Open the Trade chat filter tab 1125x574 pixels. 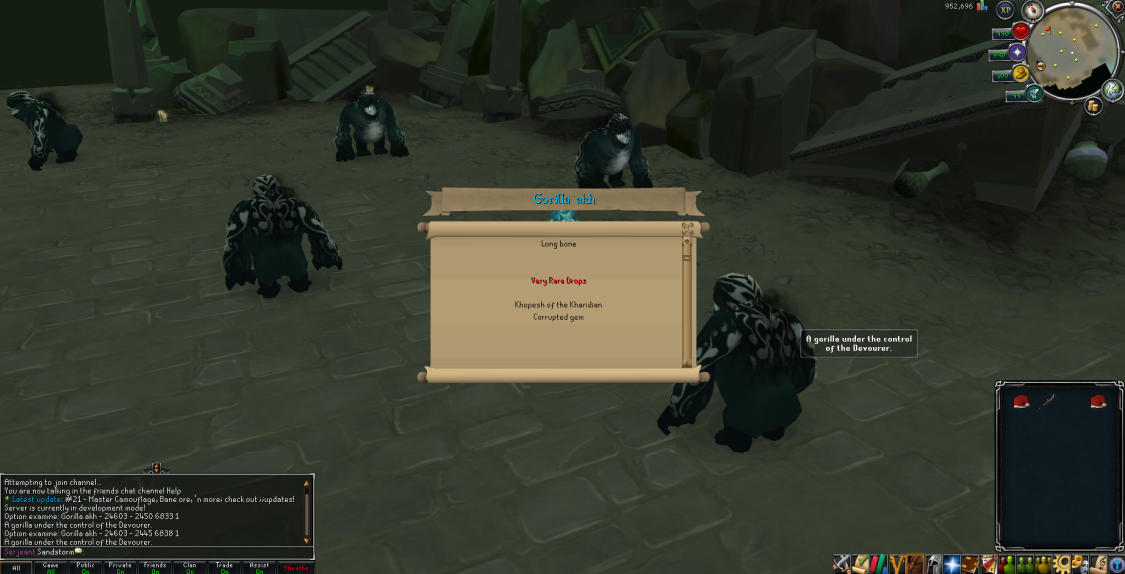coord(224,567)
